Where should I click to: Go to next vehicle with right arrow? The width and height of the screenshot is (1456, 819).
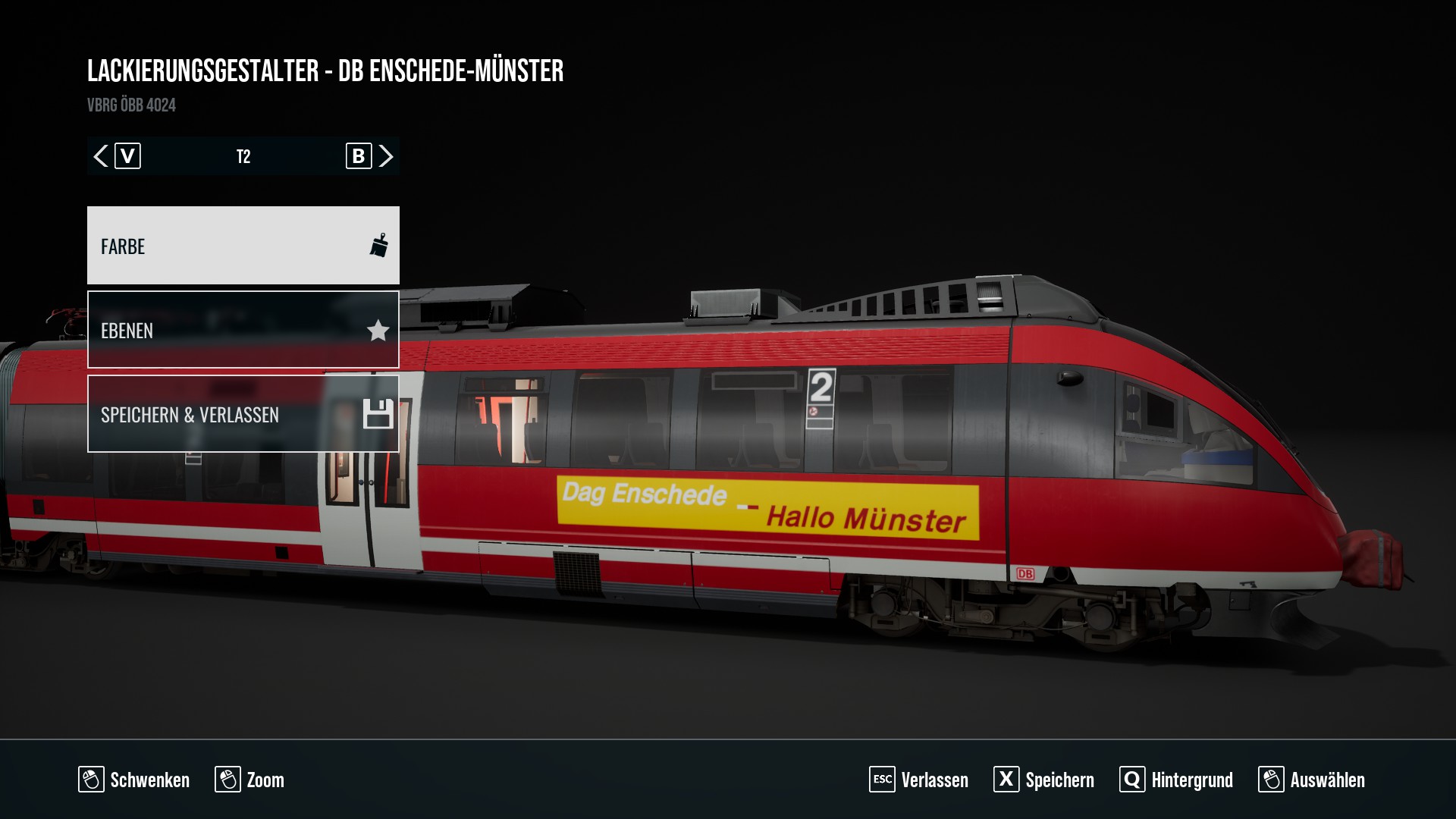[386, 156]
